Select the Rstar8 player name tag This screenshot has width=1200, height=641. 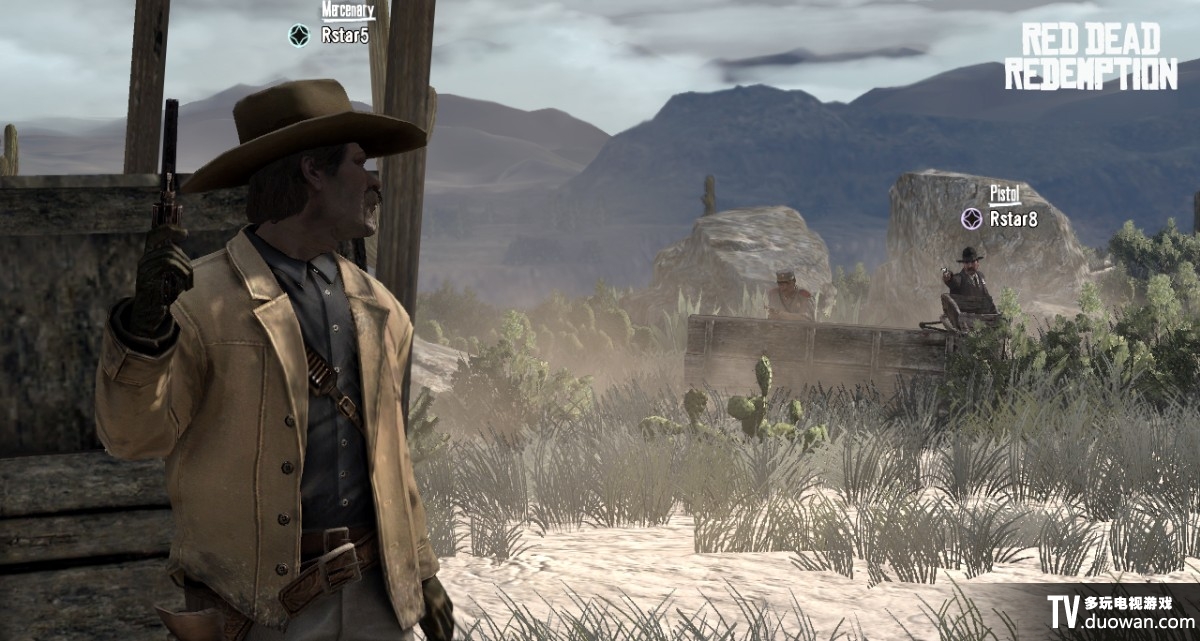pyautogui.click(x=1013, y=219)
